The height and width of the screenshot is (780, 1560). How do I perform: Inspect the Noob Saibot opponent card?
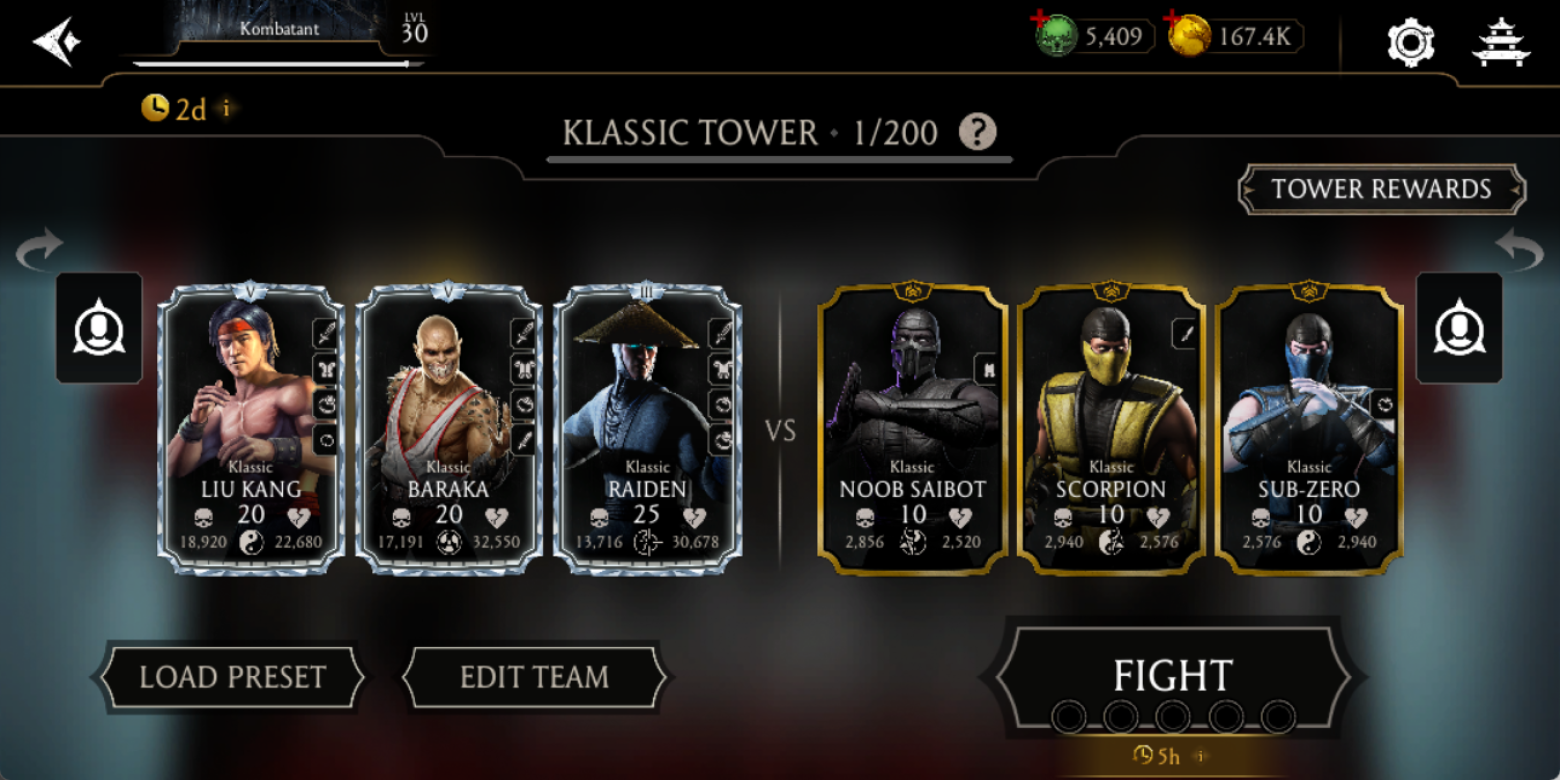pos(912,429)
